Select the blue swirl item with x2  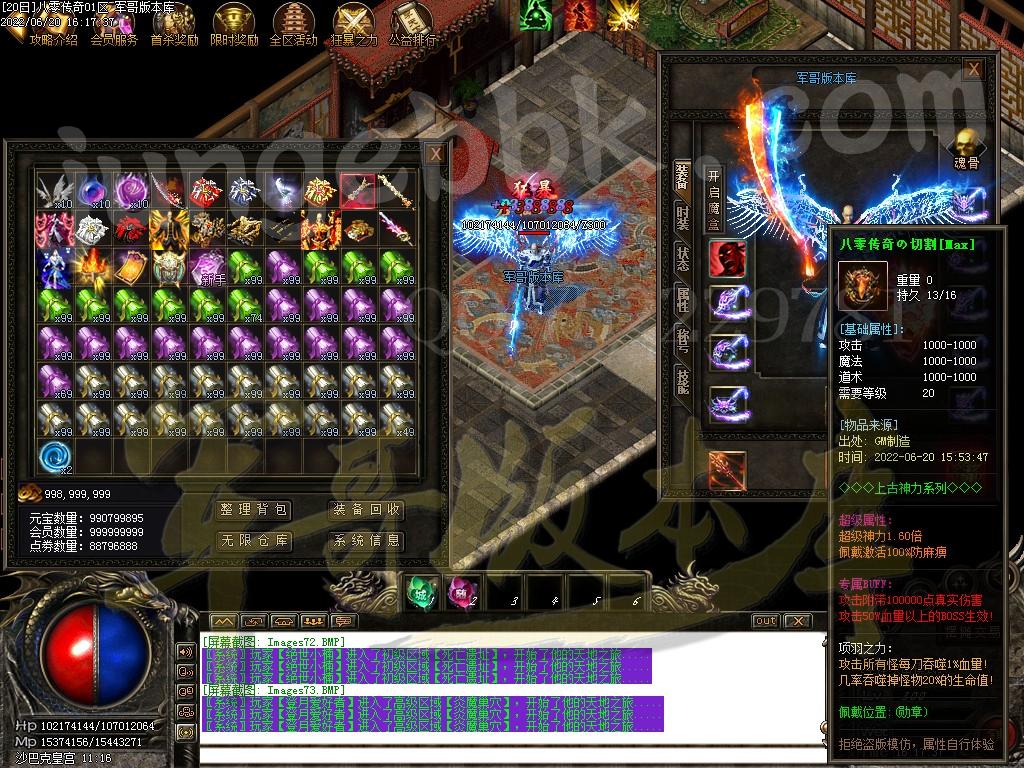56,458
